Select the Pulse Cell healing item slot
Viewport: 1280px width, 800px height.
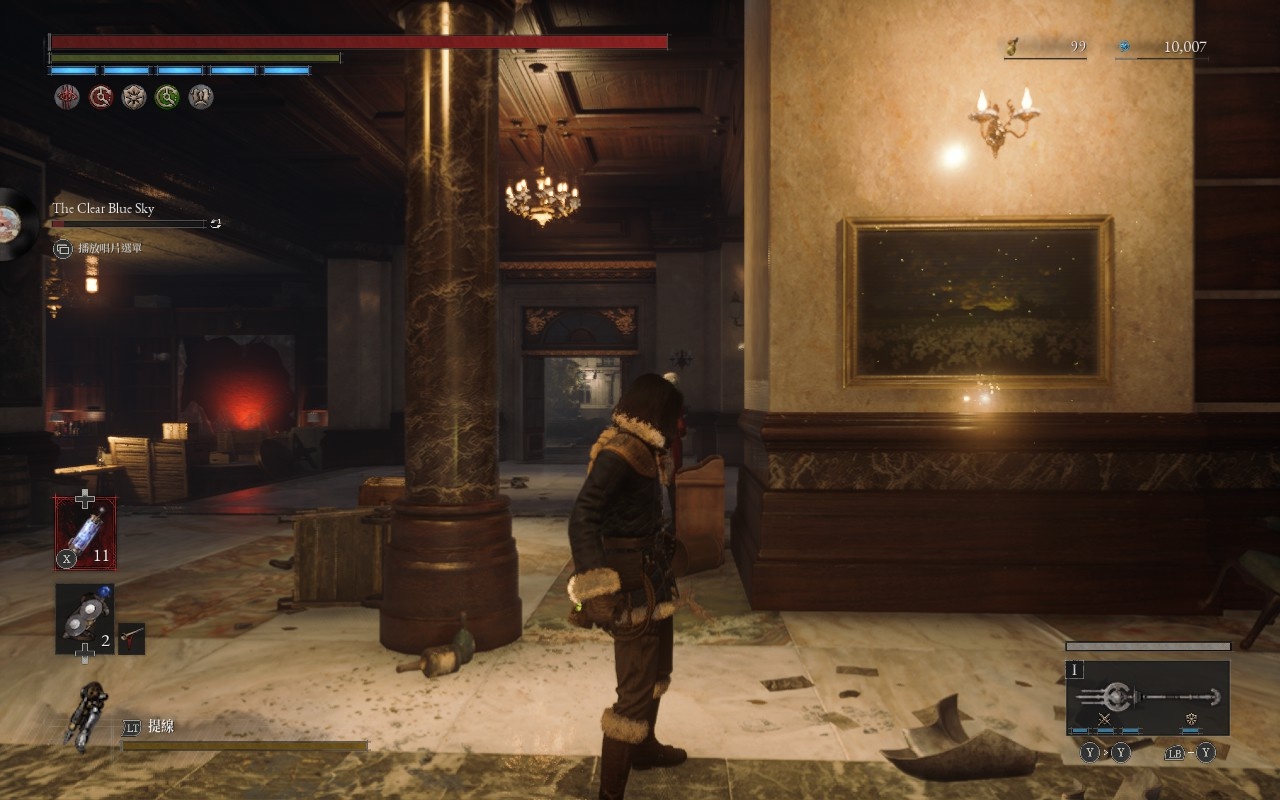pos(85,533)
